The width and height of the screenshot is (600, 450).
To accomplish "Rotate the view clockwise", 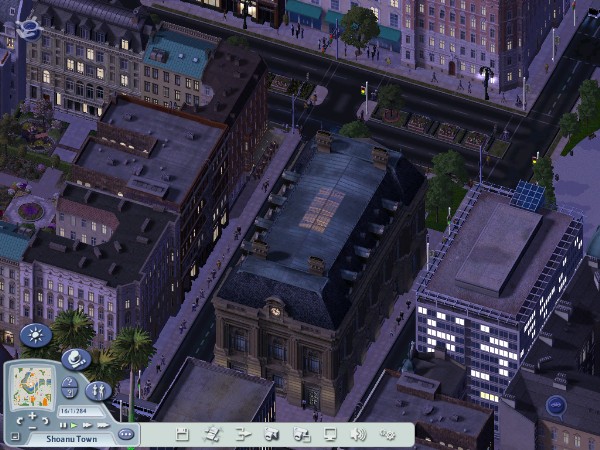I will [x=46, y=420].
